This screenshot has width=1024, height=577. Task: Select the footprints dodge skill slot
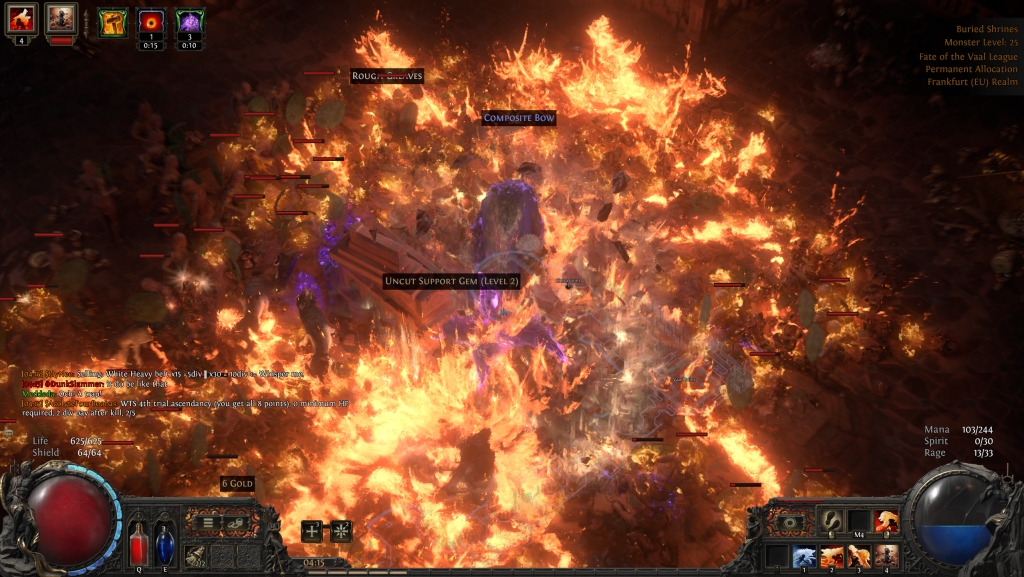(832, 520)
